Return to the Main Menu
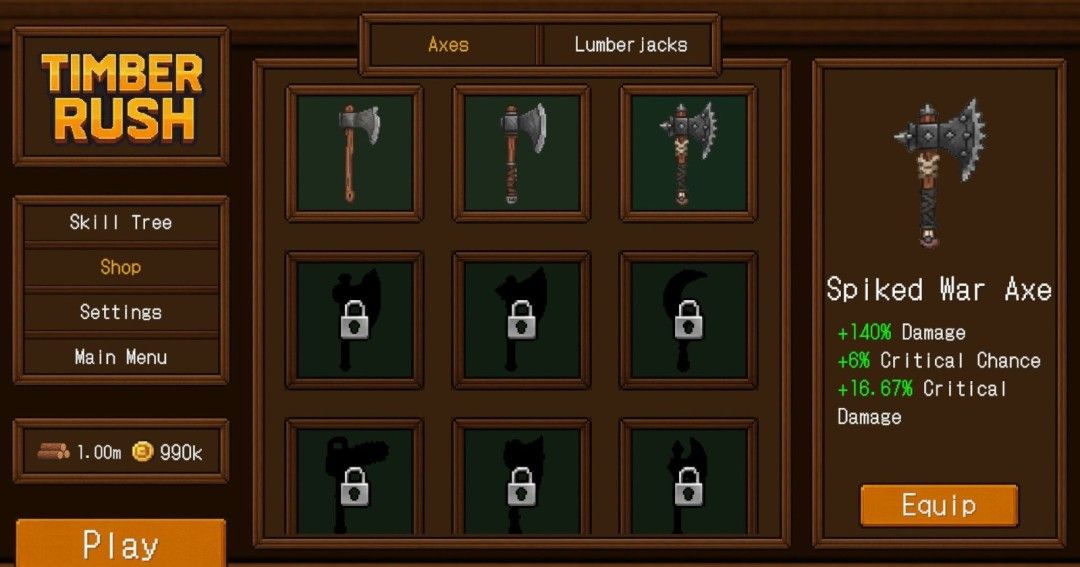This screenshot has height=567, width=1080. coord(121,357)
